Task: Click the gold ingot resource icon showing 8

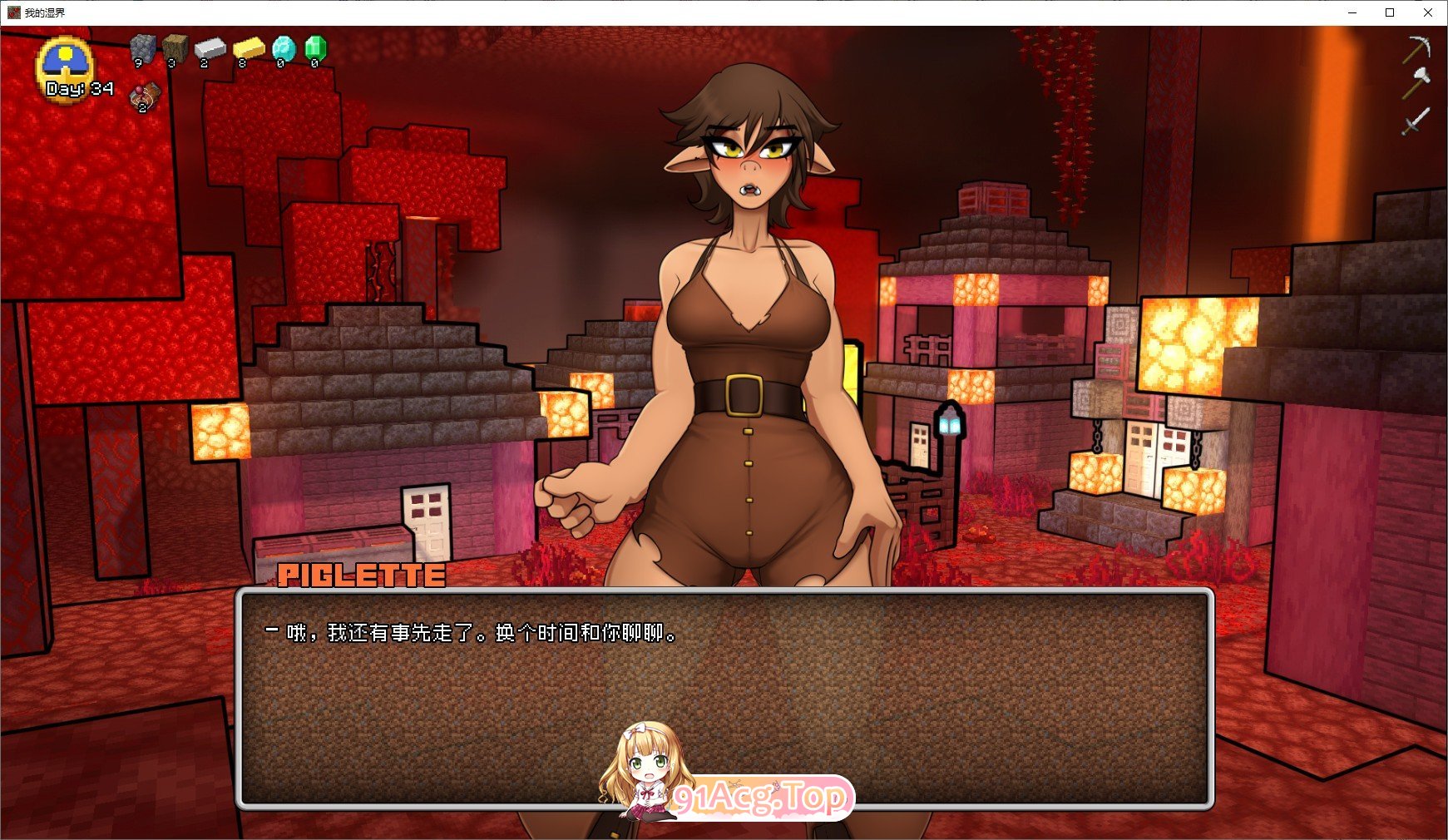Action: tap(250, 48)
